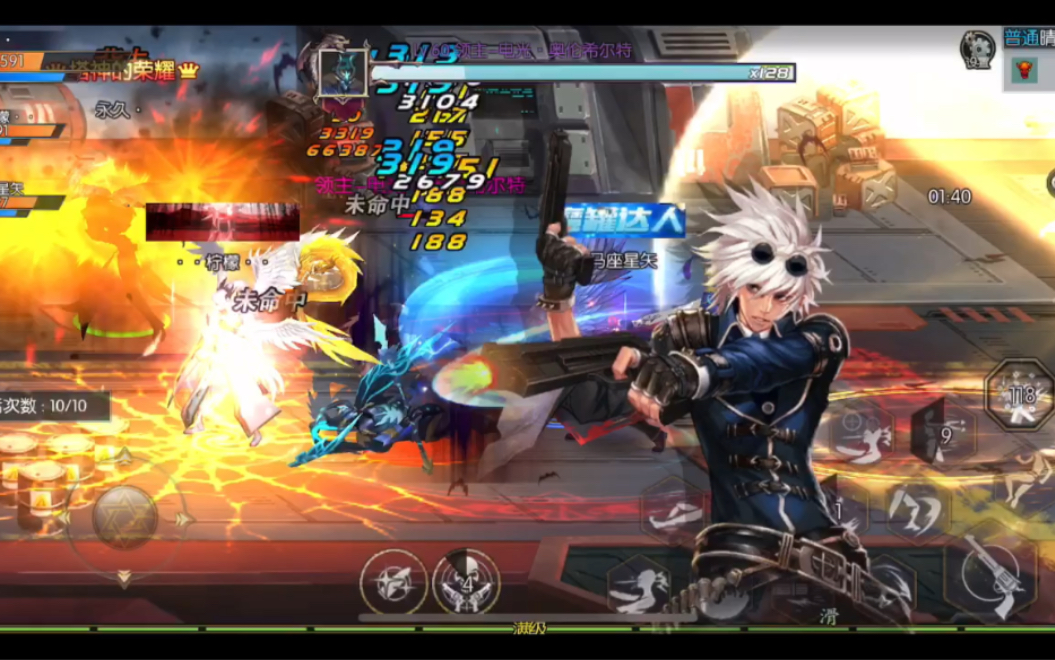The height and width of the screenshot is (660, 1055).
Task: Use the dual-pistol skull skill
Action: point(466,582)
